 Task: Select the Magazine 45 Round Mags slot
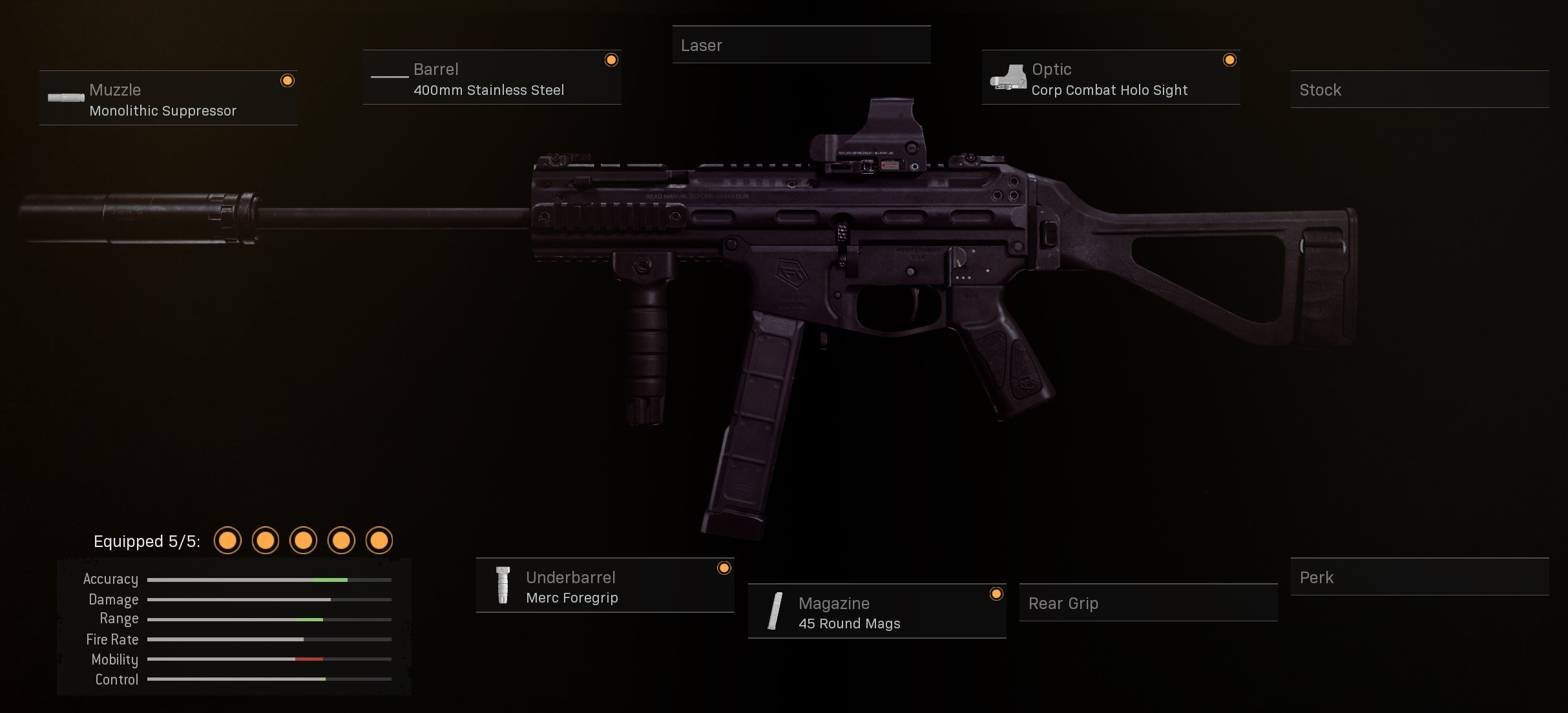coord(877,612)
